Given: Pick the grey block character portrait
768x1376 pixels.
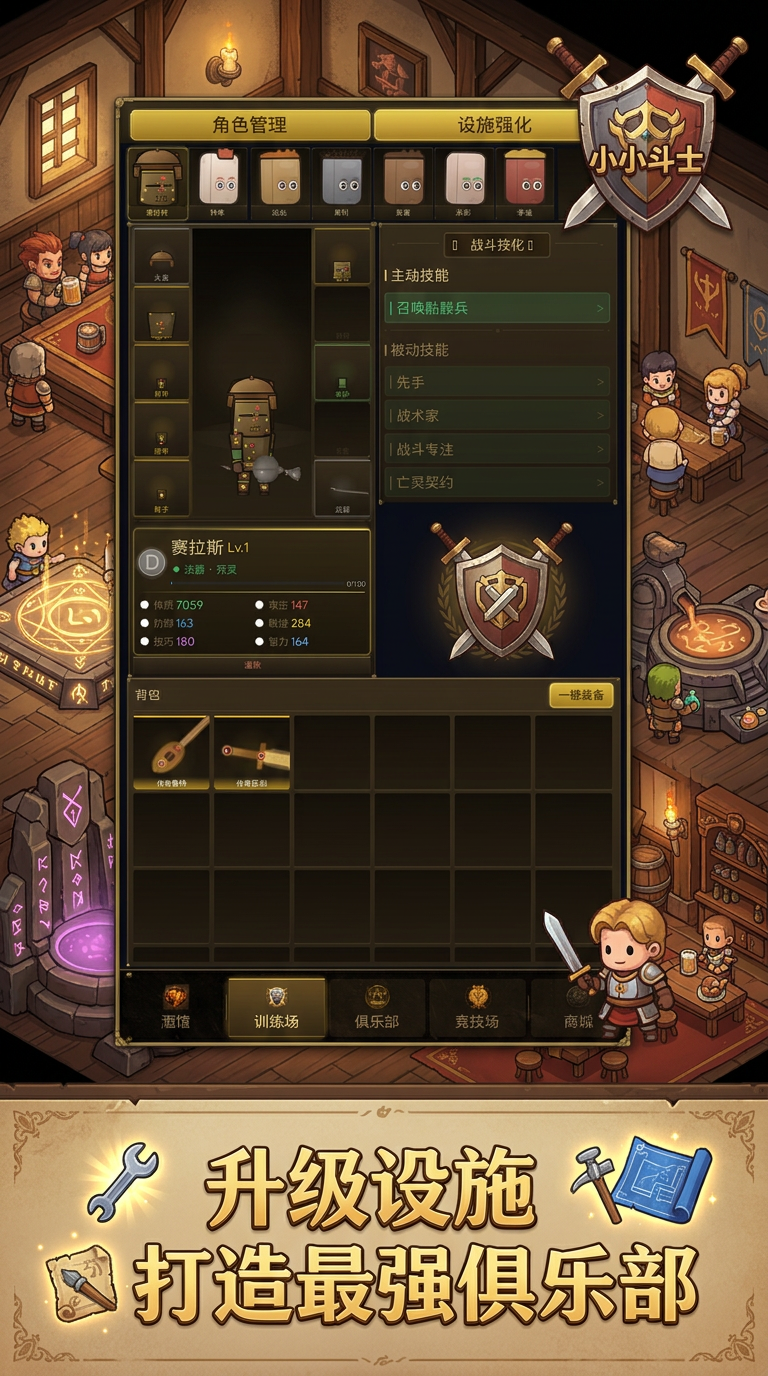Looking at the screenshot, I should coord(342,182).
